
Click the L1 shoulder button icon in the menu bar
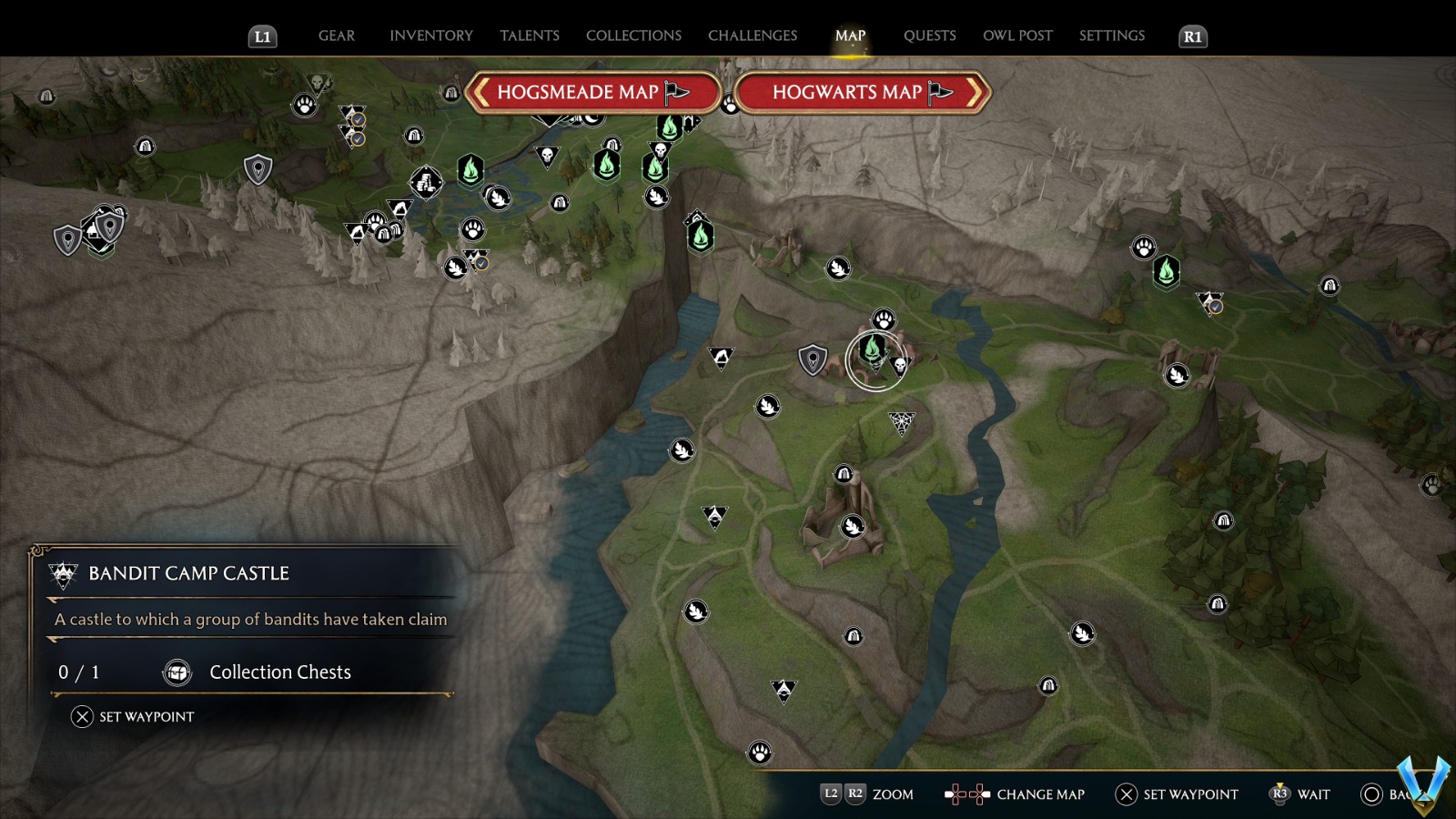click(262, 35)
